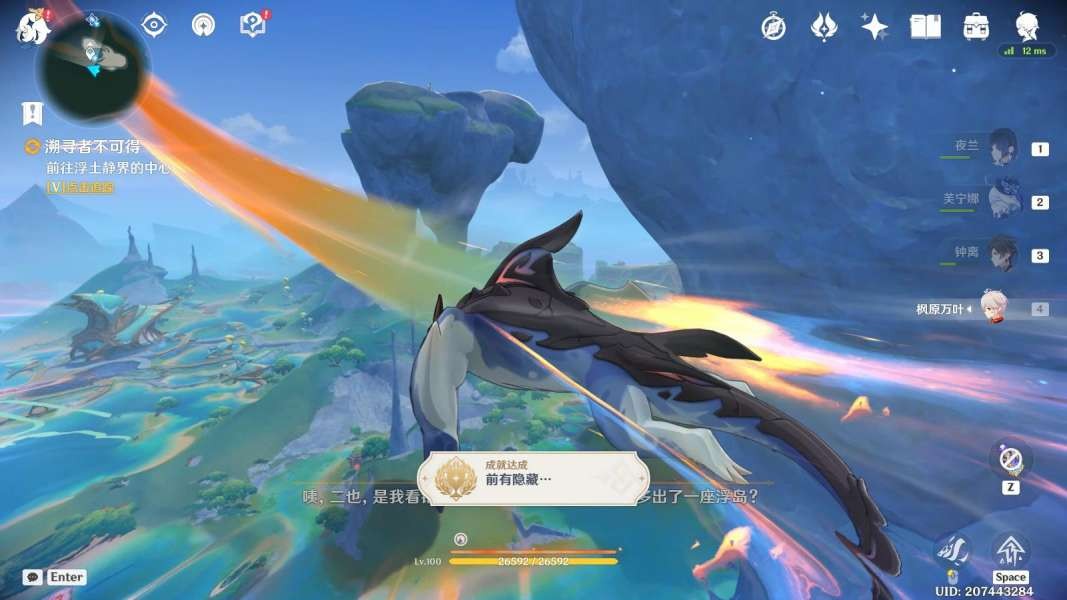Screen dimensions: 1067x600
Task: Switch to party member 夜兰
Action: coord(1001,148)
